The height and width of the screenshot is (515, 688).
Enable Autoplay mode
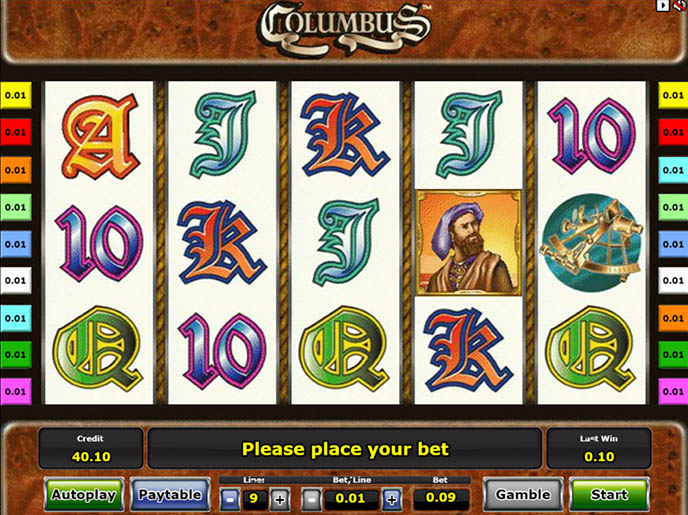[83, 494]
